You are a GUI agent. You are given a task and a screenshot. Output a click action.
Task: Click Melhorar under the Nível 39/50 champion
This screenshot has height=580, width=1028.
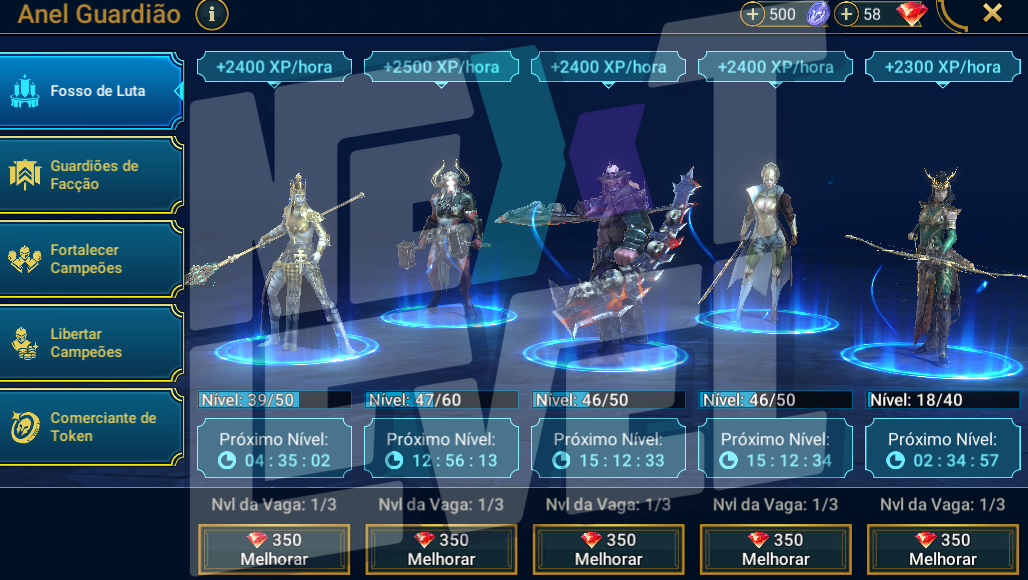(274, 549)
